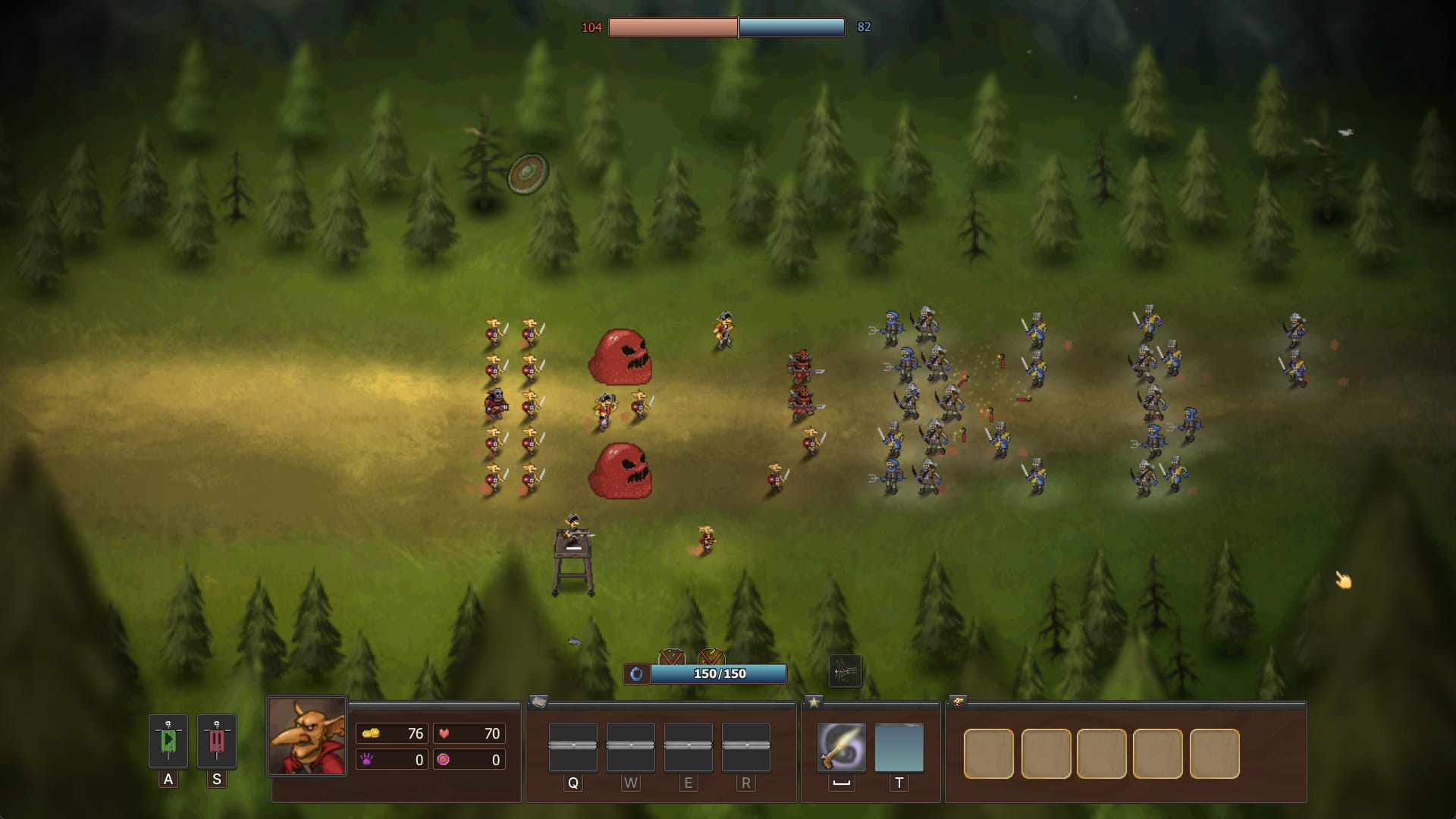Activate the blank blue T ability slot
Screen dimensions: 1456x819
click(x=899, y=747)
